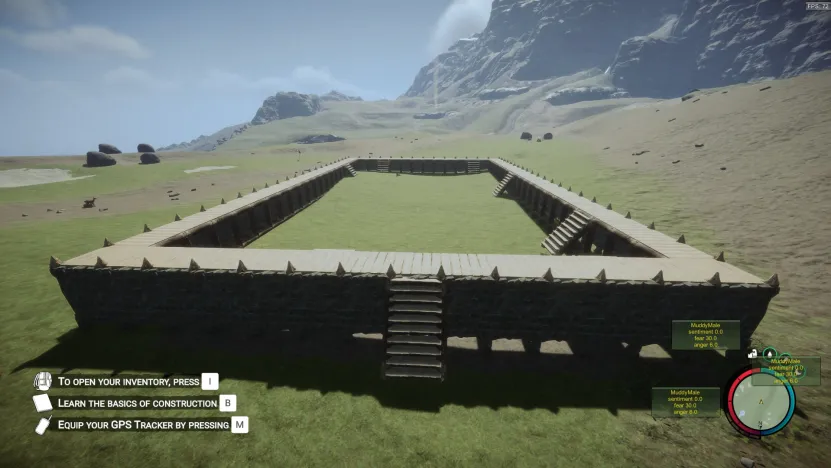831x468 pixels.
Task: Click the GPS Tracker hint icon
Action: tap(43, 425)
